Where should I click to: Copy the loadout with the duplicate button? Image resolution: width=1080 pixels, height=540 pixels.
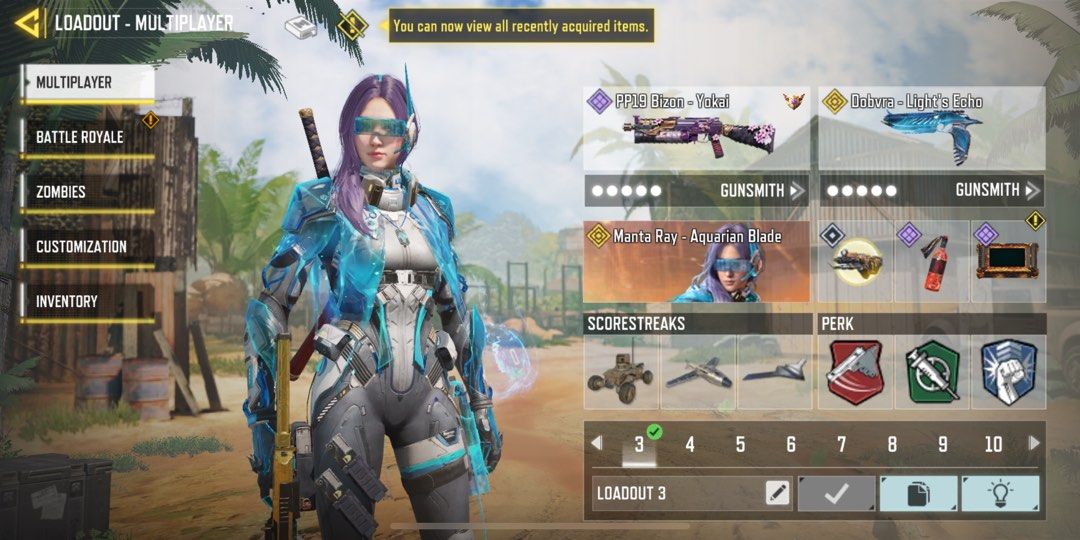(x=918, y=493)
